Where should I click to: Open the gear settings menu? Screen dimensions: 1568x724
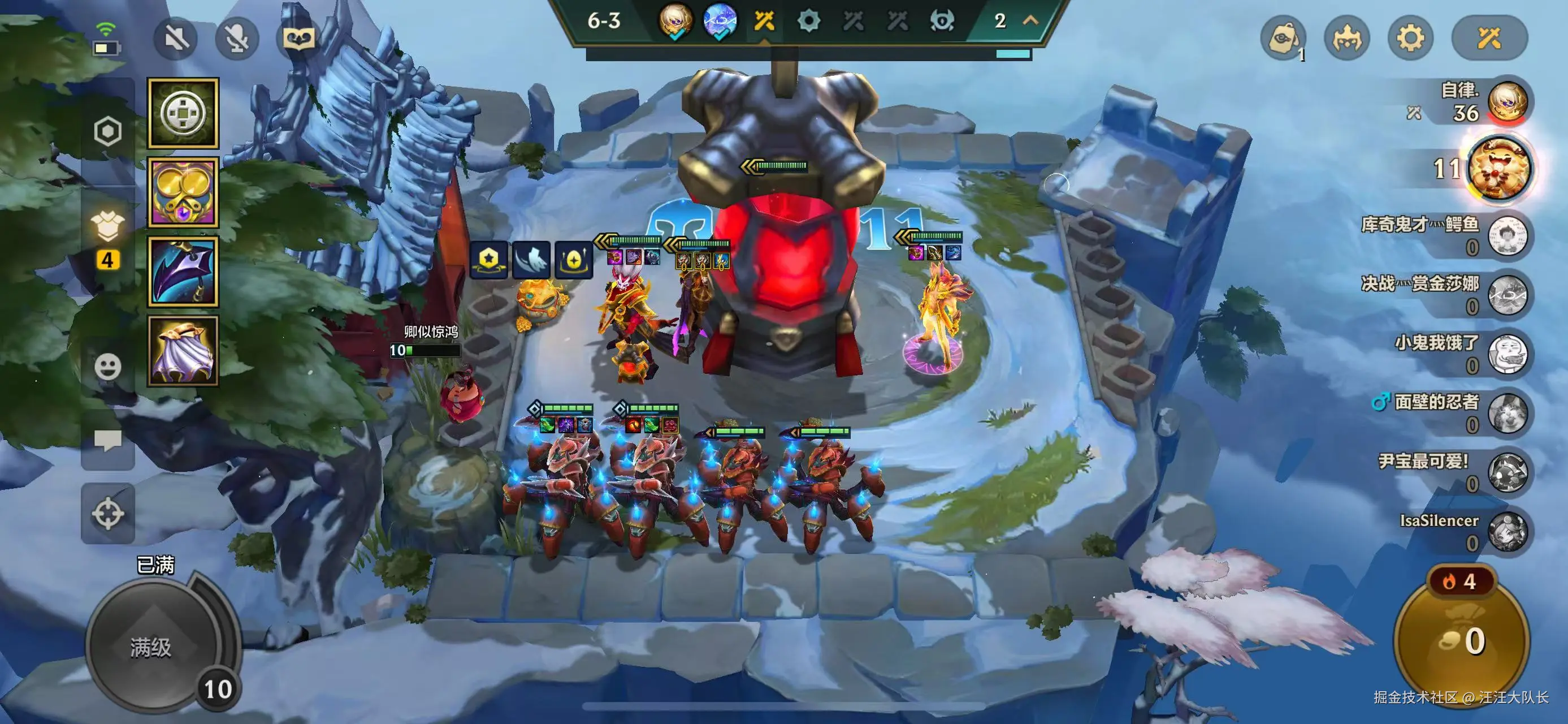[1410, 39]
